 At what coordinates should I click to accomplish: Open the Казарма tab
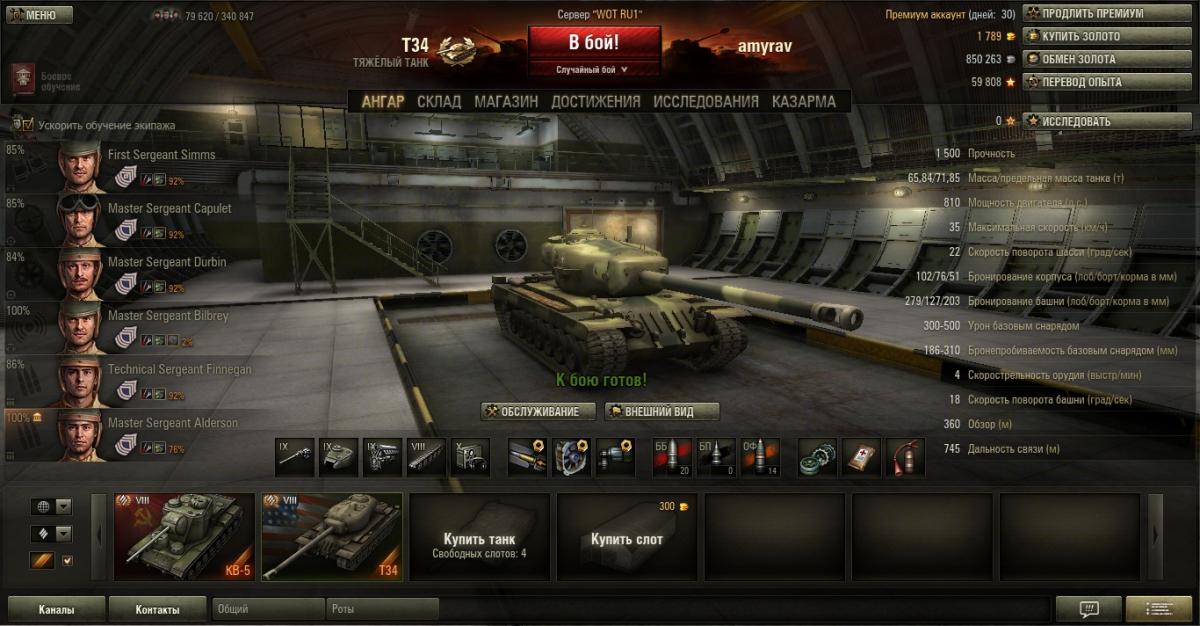[803, 101]
